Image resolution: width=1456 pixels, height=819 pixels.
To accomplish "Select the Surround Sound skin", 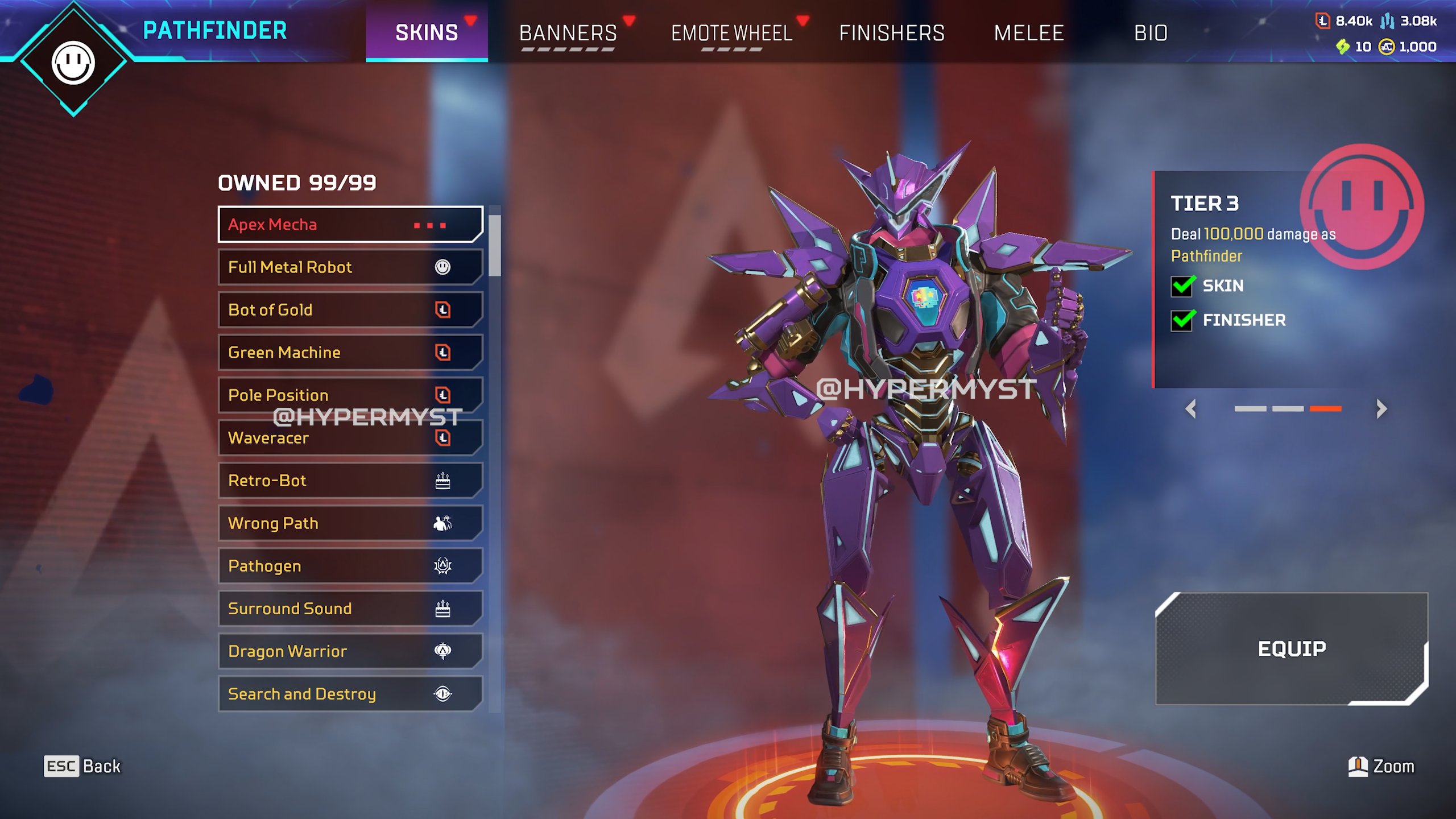I will pos(350,609).
